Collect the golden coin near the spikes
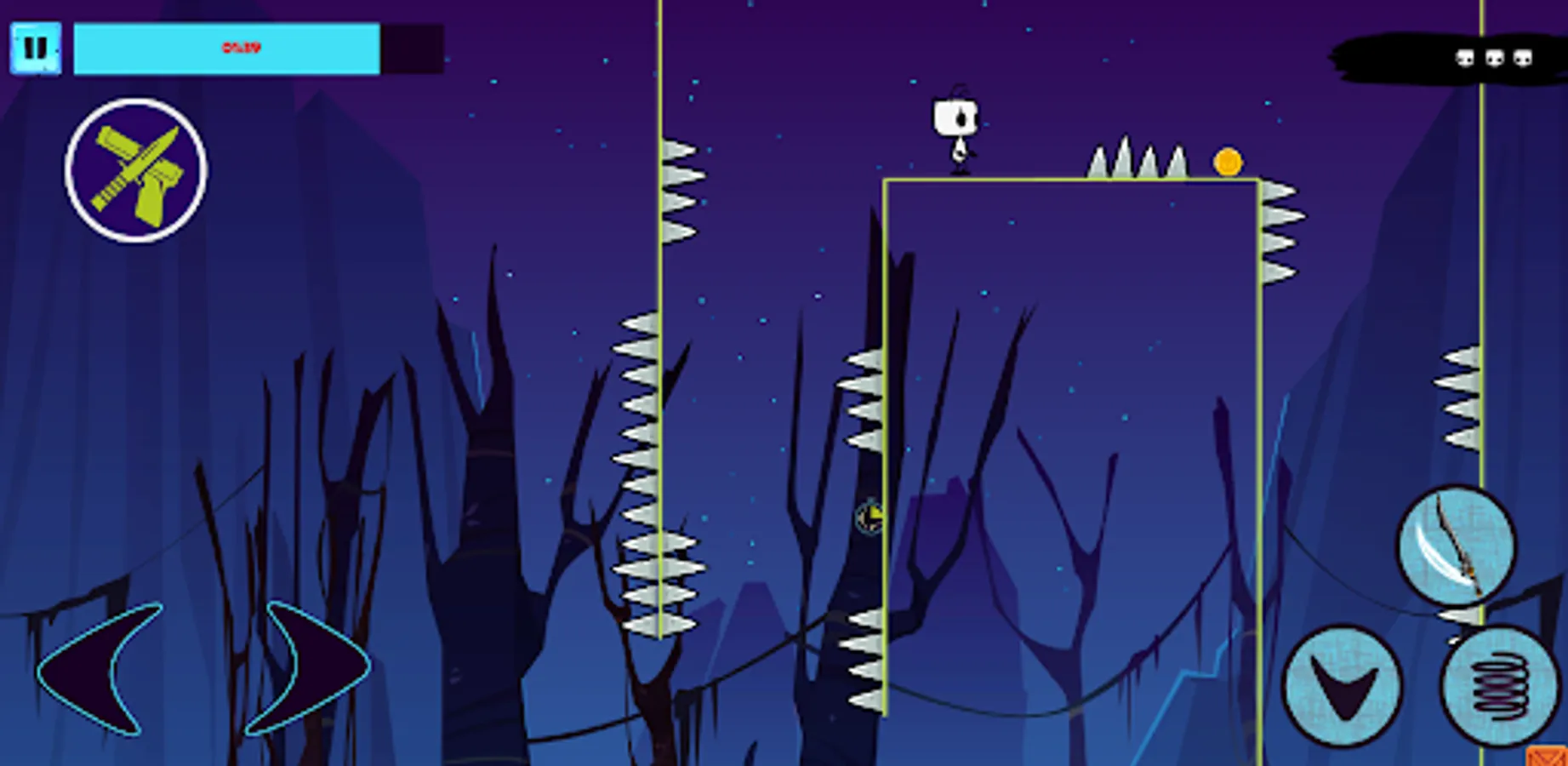 pyautogui.click(x=1228, y=162)
